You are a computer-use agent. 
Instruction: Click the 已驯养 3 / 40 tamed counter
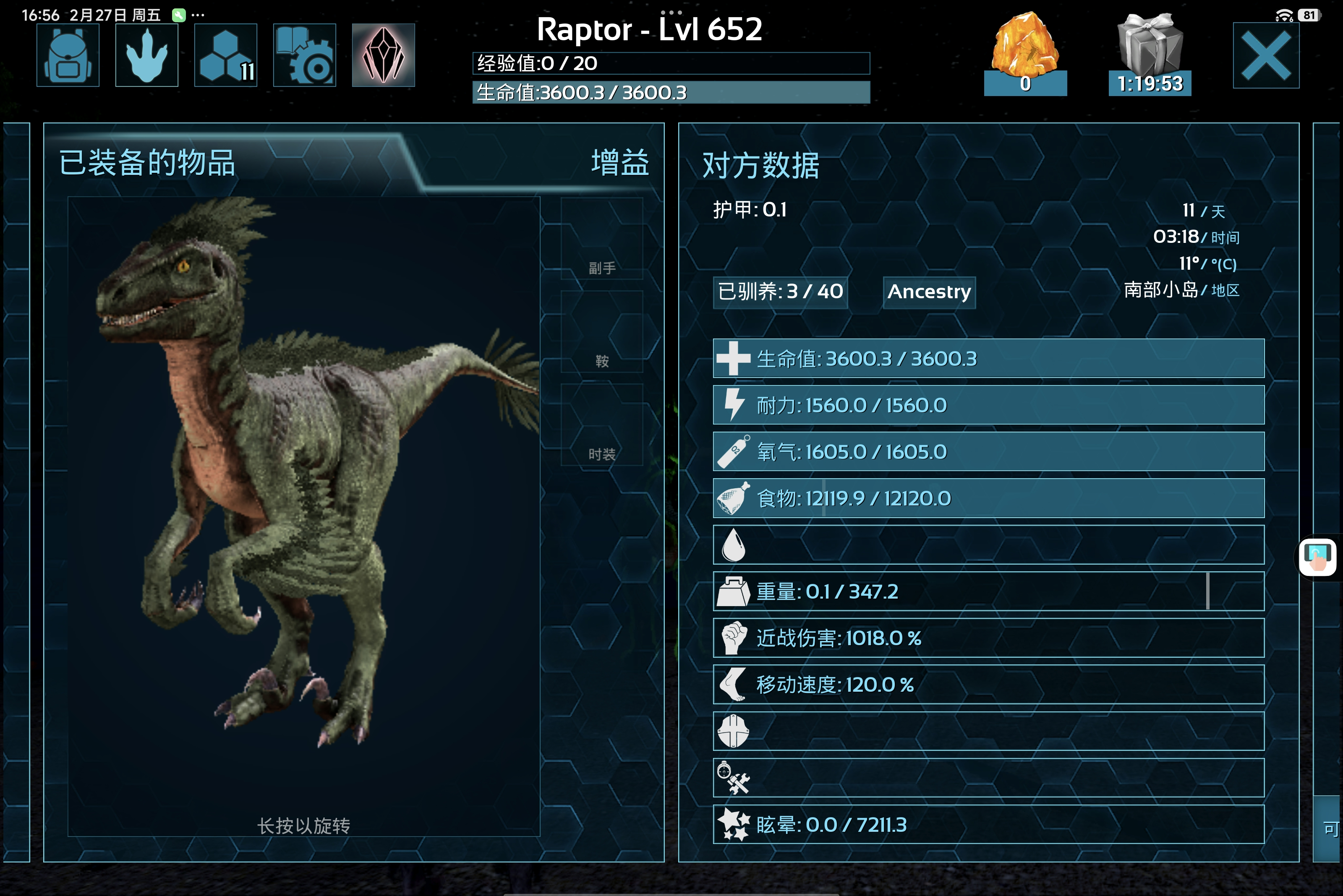(781, 292)
